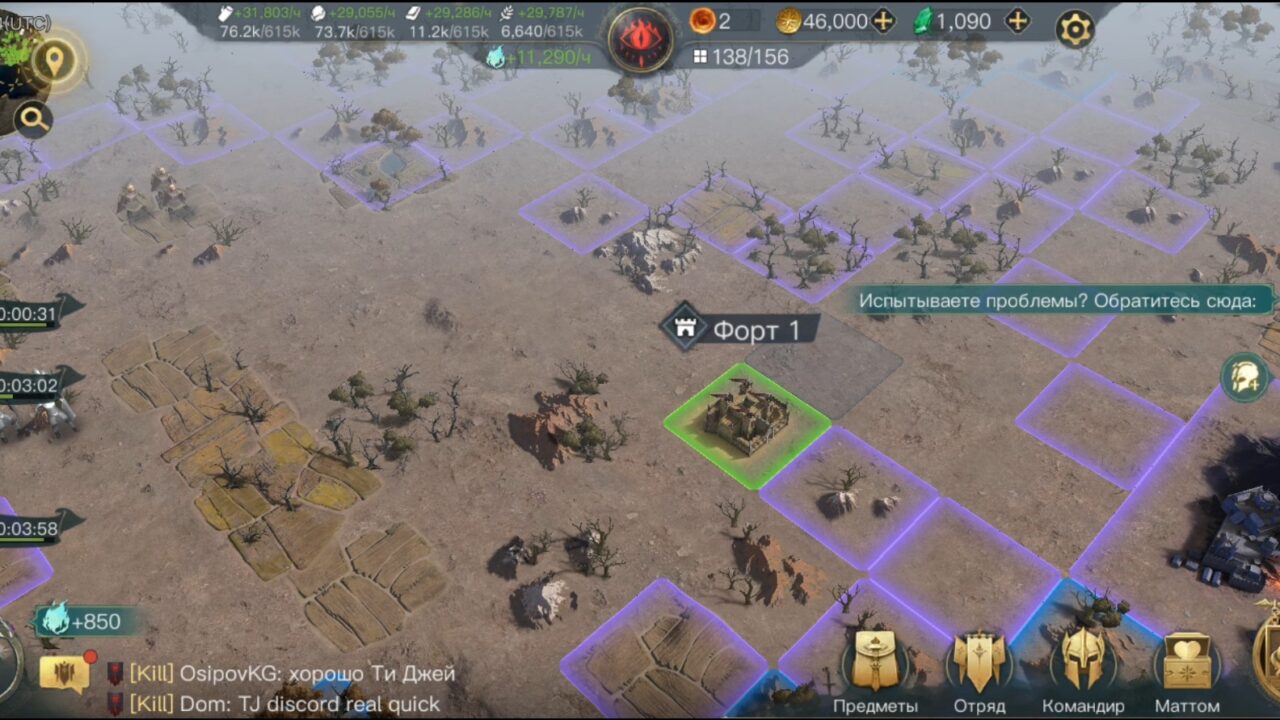
Task: Open the Командир commander menu
Action: (1083, 668)
